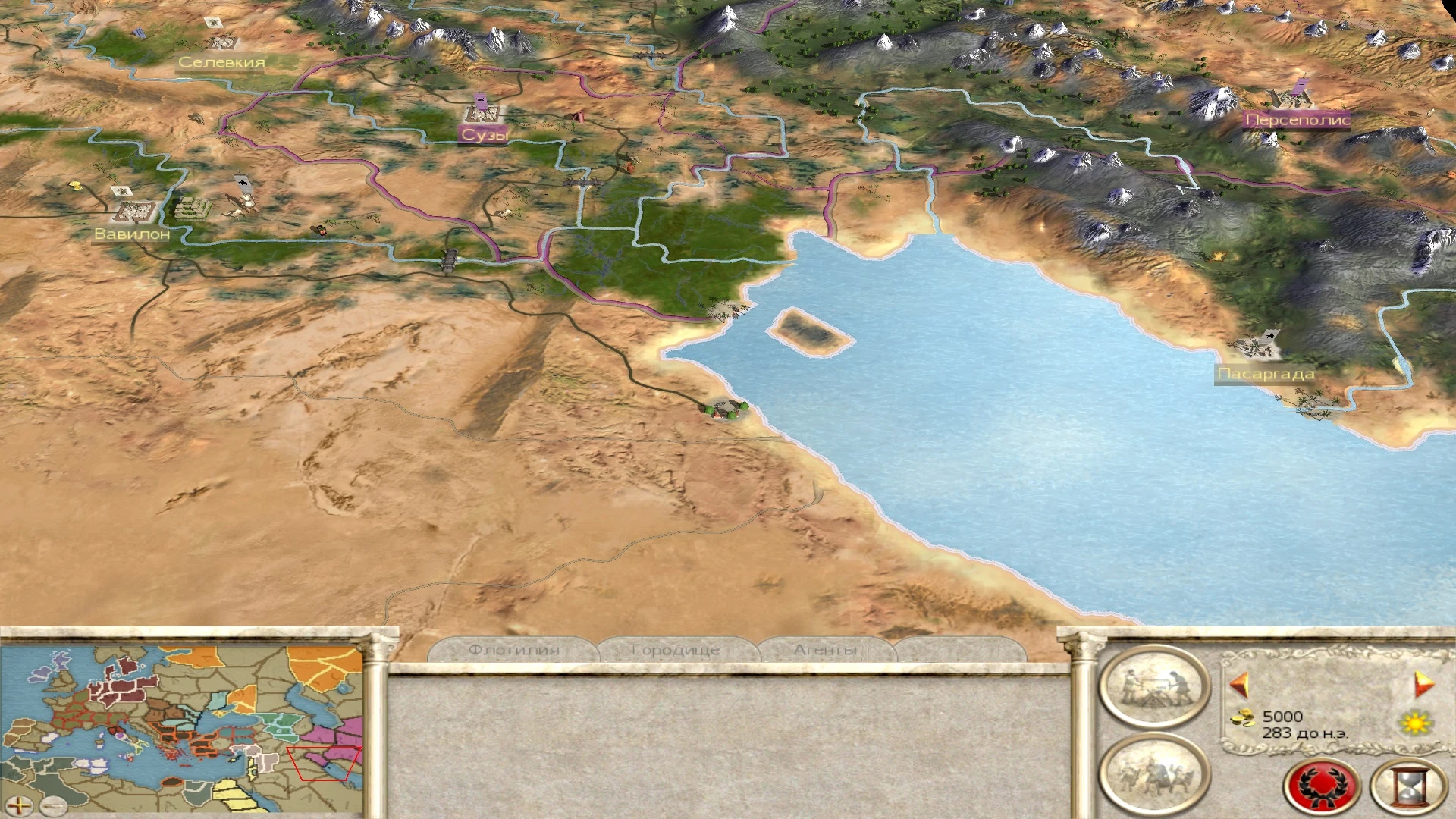Select the Персеполис settlement icon on map
Screen dimensions: 1456x819
(x=1291, y=99)
